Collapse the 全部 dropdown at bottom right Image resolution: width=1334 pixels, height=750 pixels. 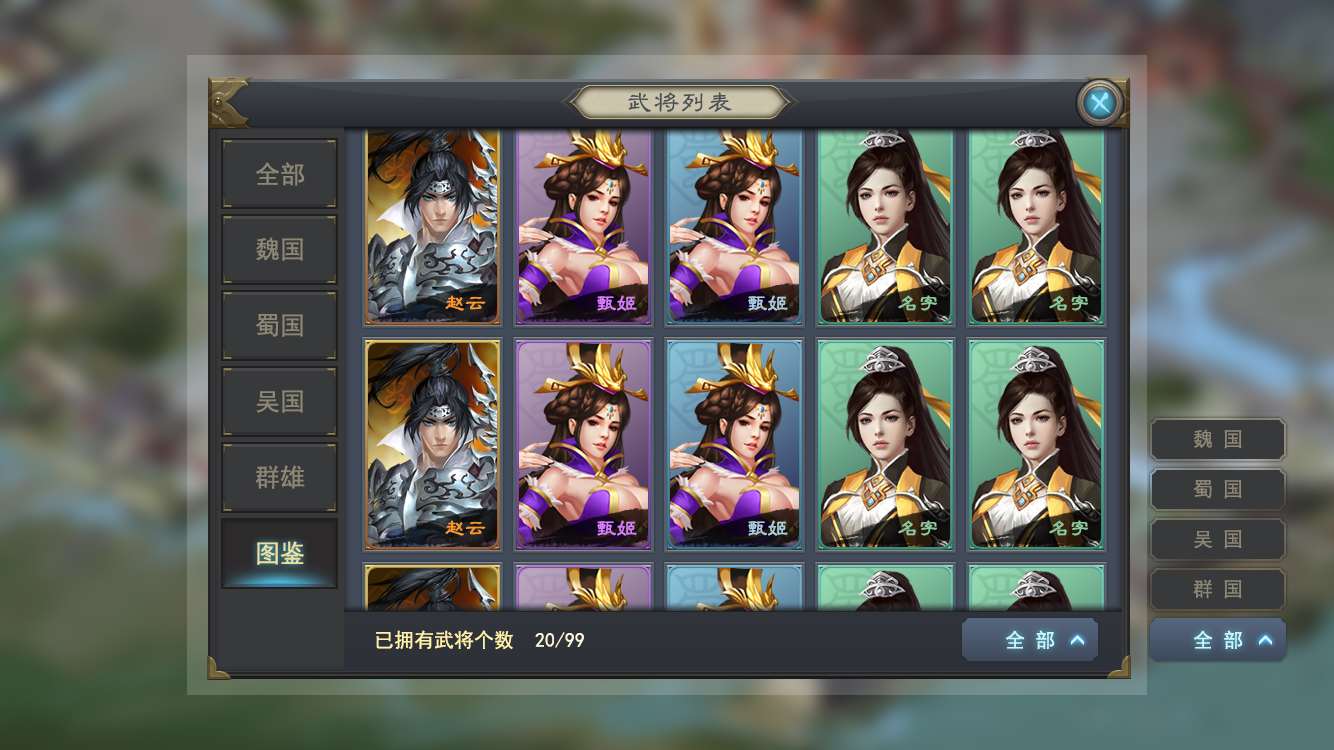click(1217, 639)
